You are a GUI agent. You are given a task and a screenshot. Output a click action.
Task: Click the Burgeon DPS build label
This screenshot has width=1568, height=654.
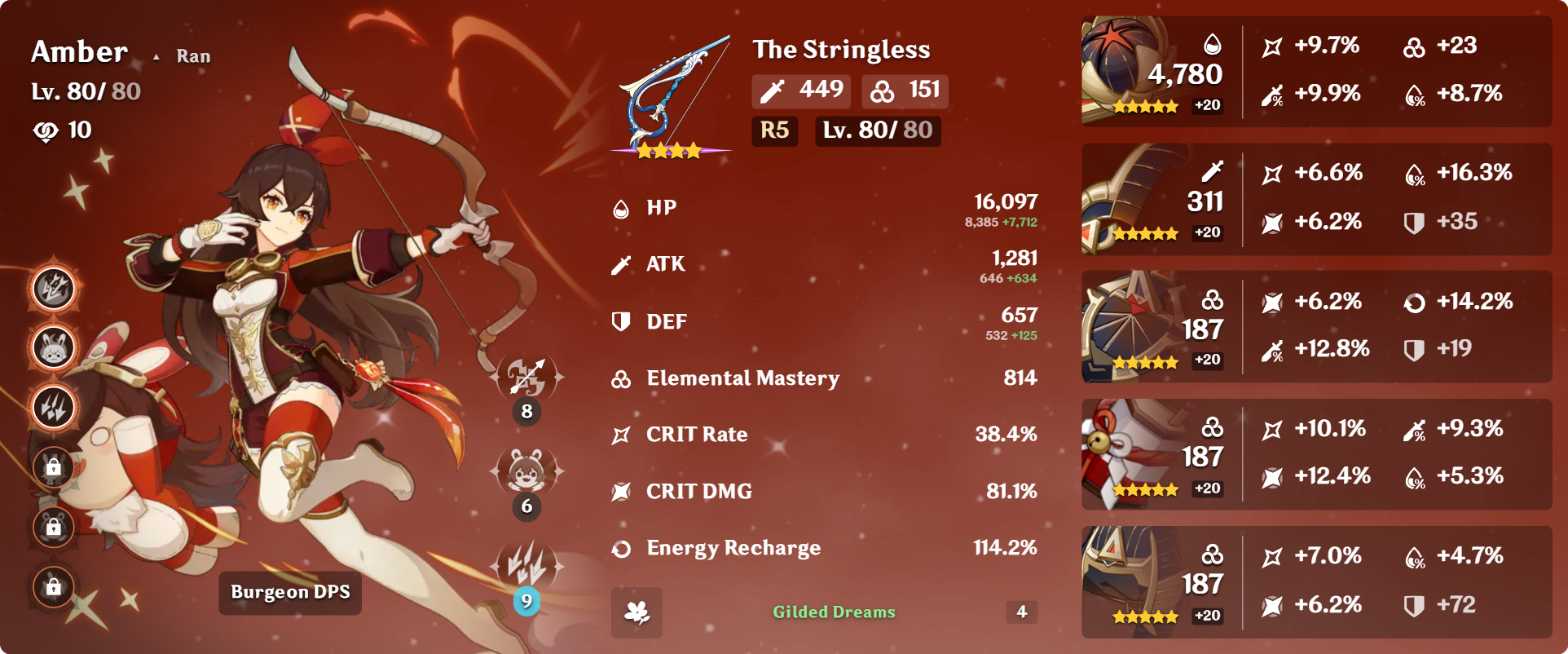coord(290,592)
